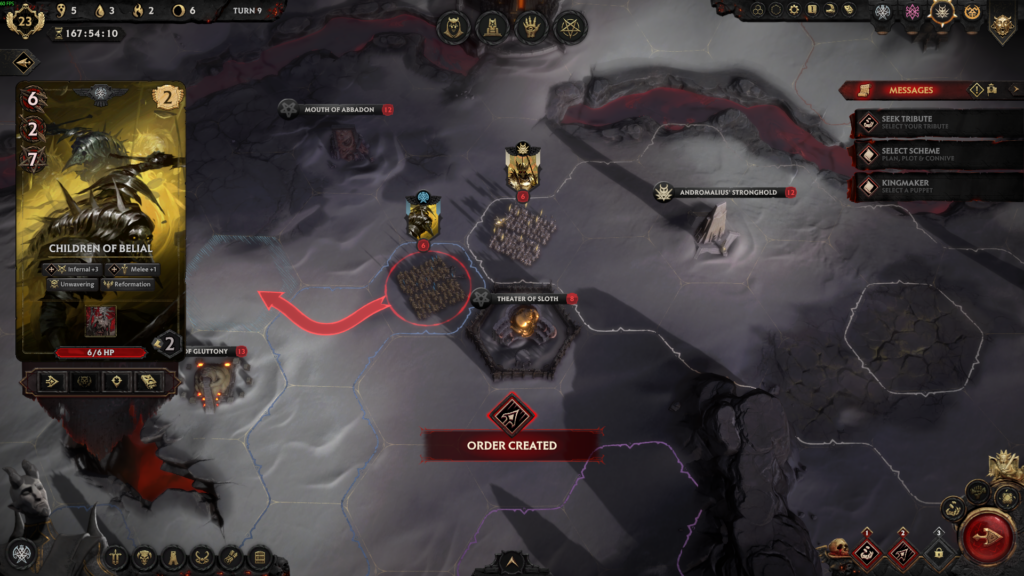
Task: Collapse the Messages panel with its arrow
Action: [849, 90]
